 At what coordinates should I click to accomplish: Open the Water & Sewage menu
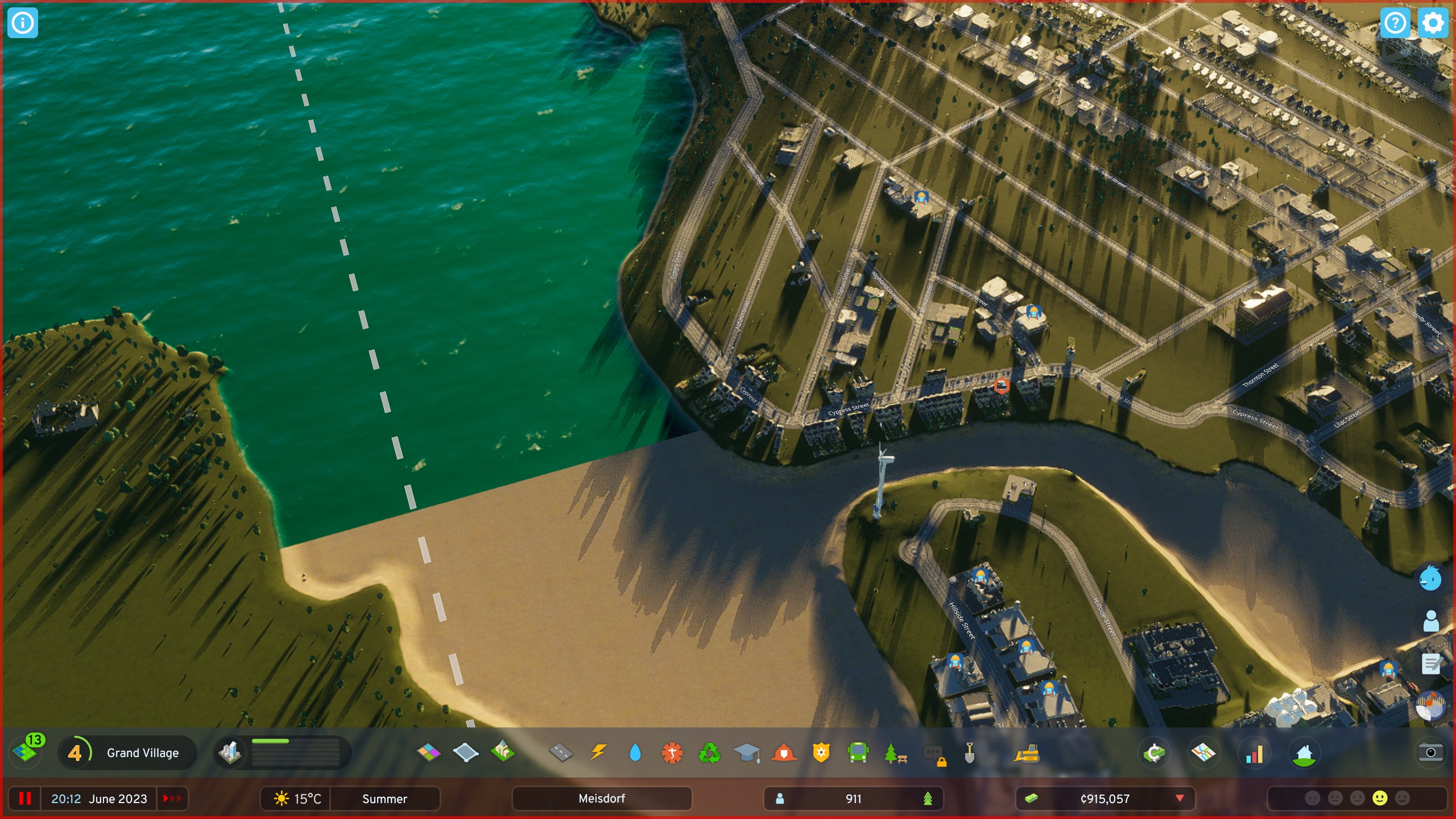pyautogui.click(x=635, y=752)
